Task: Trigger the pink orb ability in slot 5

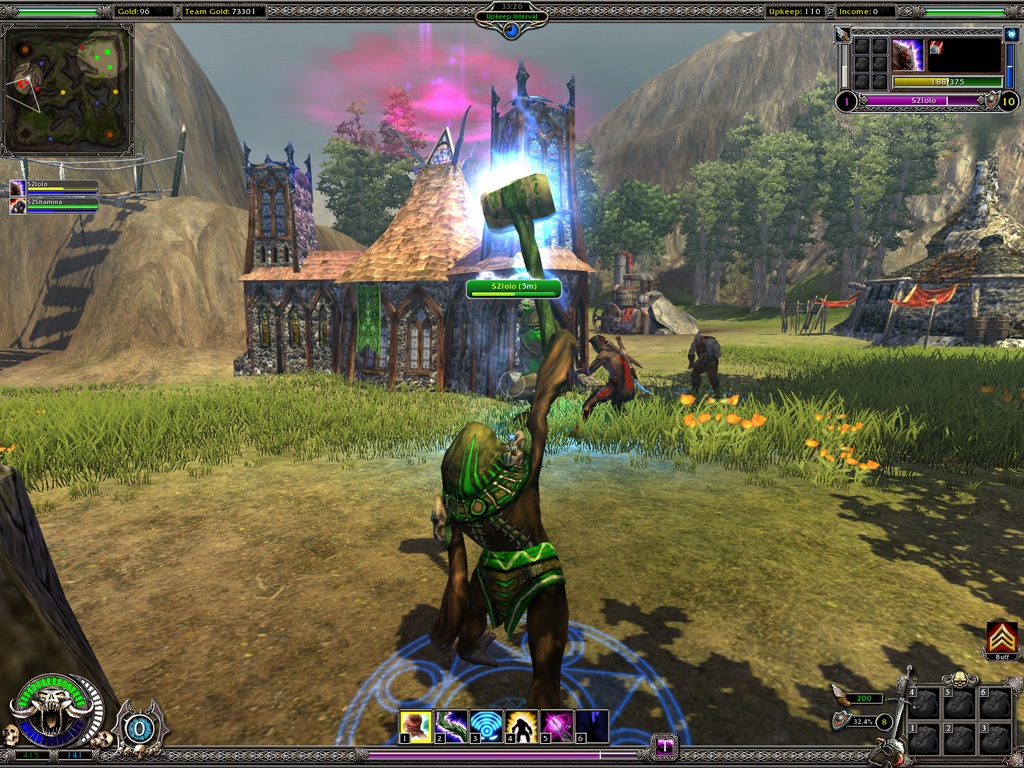Action: [556, 726]
